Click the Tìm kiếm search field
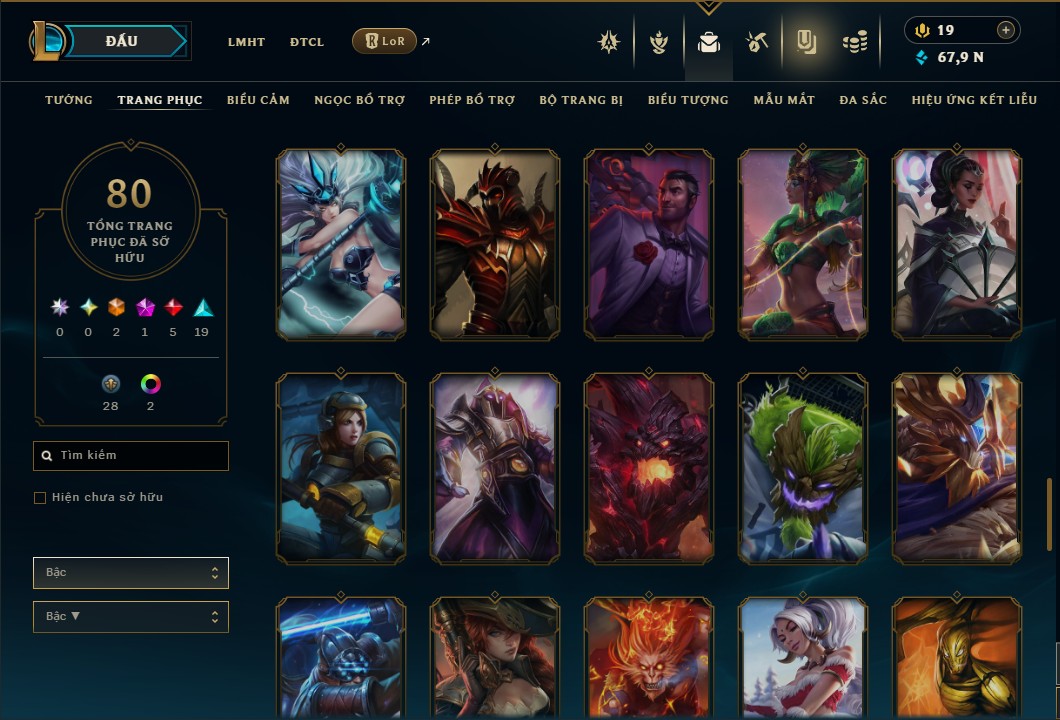The height and width of the screenshot is (720, 1060). pos(131,456)
